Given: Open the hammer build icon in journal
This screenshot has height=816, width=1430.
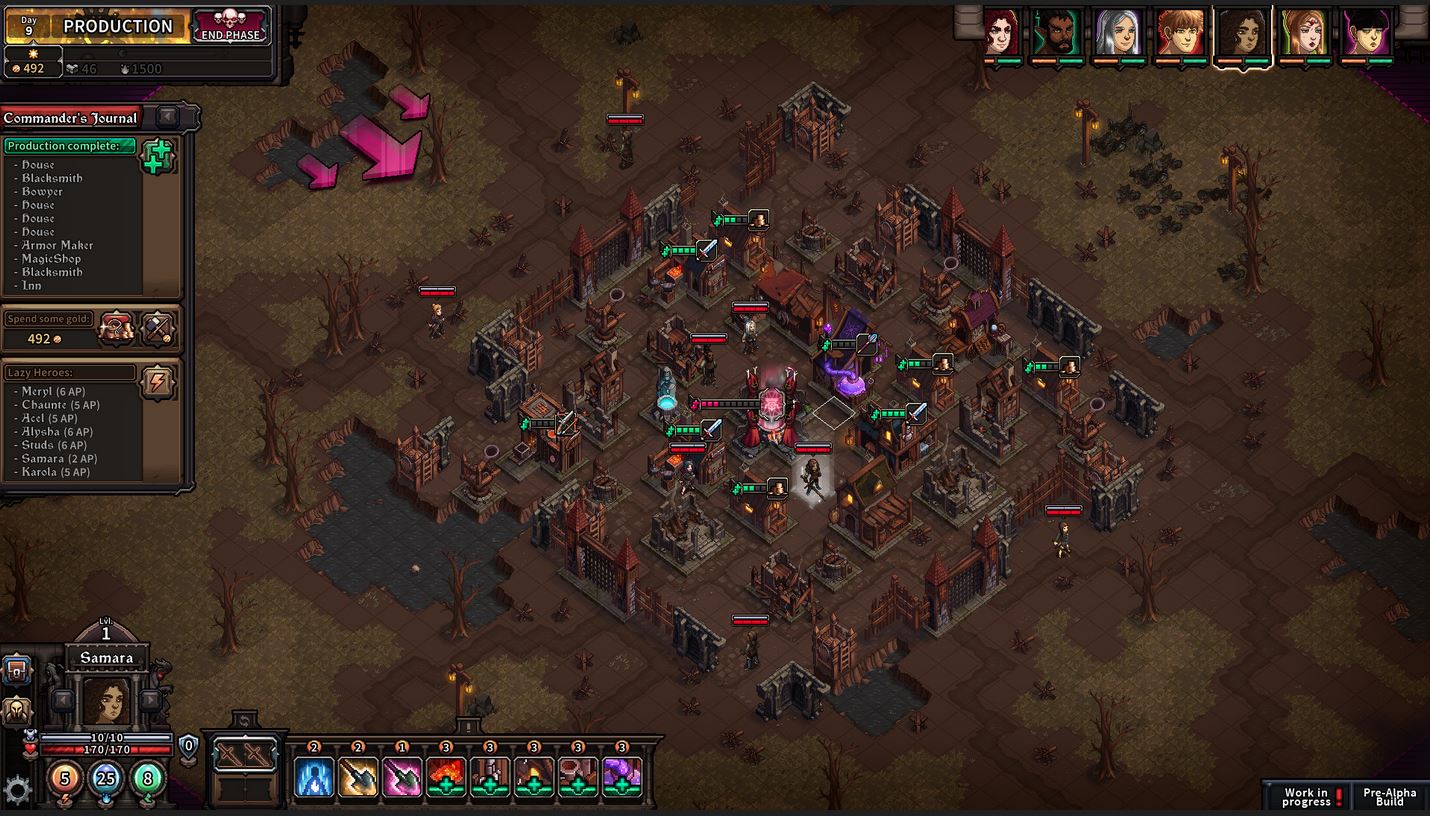Looking at the screenshot, I should (x=158, y=328).
